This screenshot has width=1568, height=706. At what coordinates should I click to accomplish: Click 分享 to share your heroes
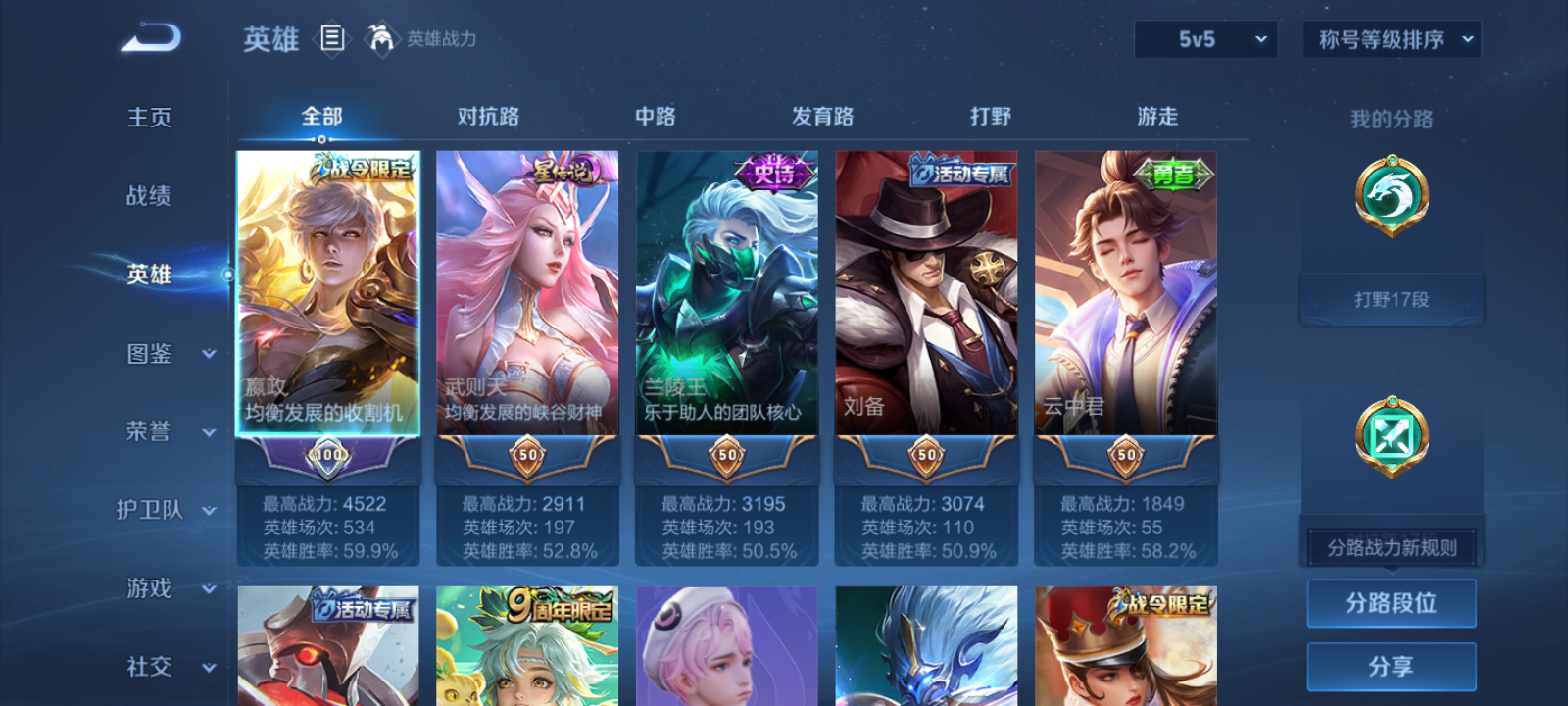tap(1391, 665)
